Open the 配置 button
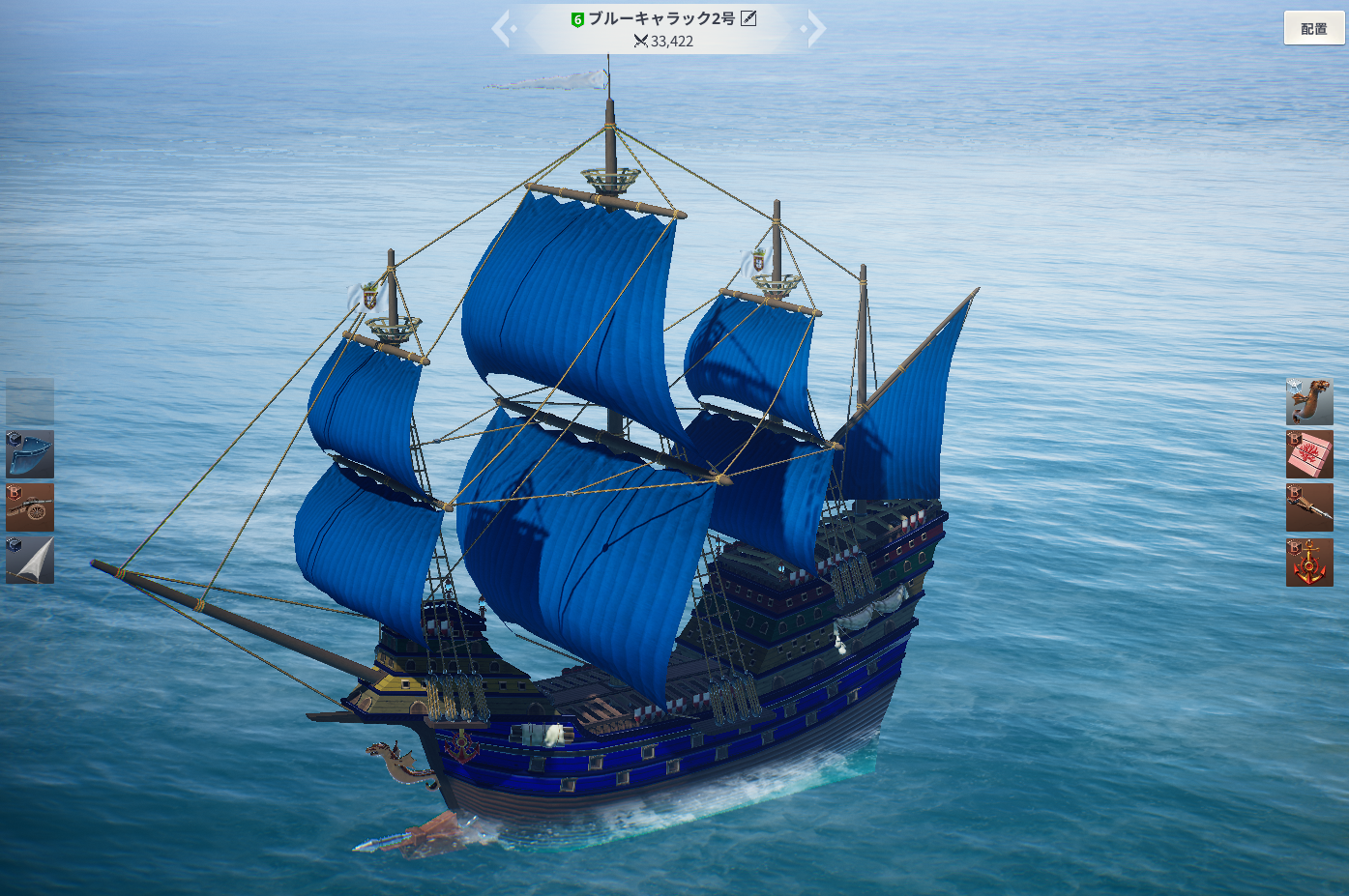 point(1313,29)
